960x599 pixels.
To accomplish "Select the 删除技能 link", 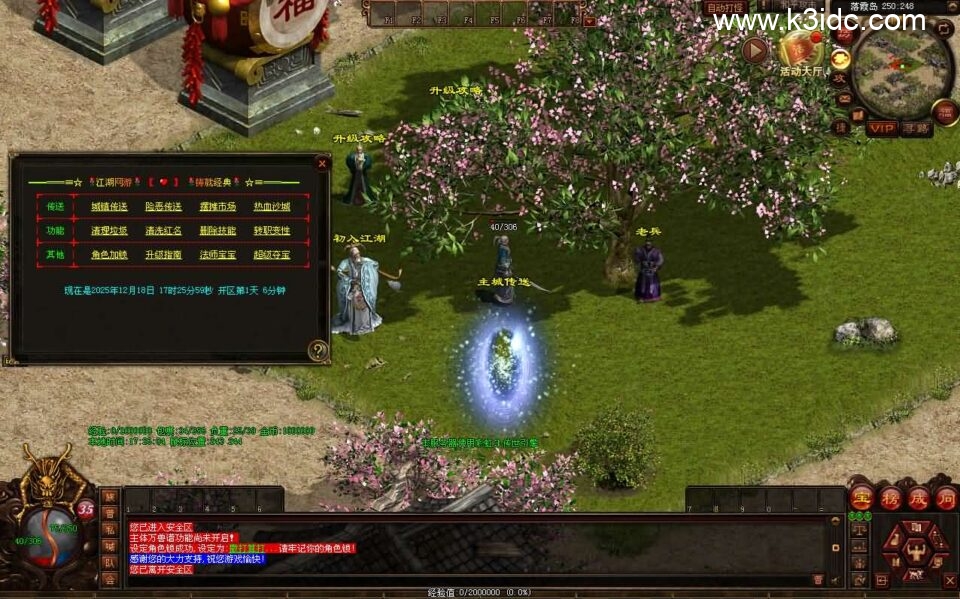I will pyautogui.click(x=218, y=231).
